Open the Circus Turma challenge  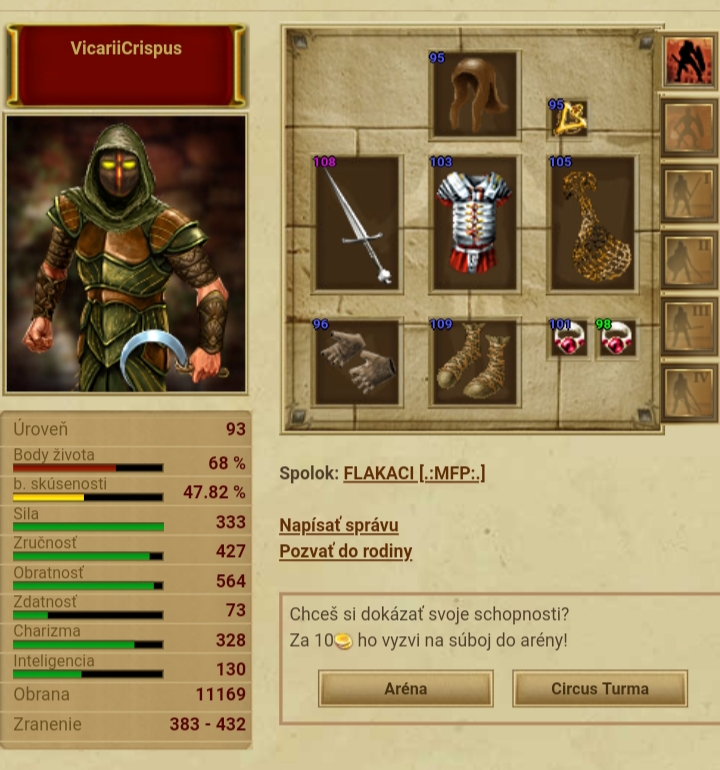(x=599, y=689)
